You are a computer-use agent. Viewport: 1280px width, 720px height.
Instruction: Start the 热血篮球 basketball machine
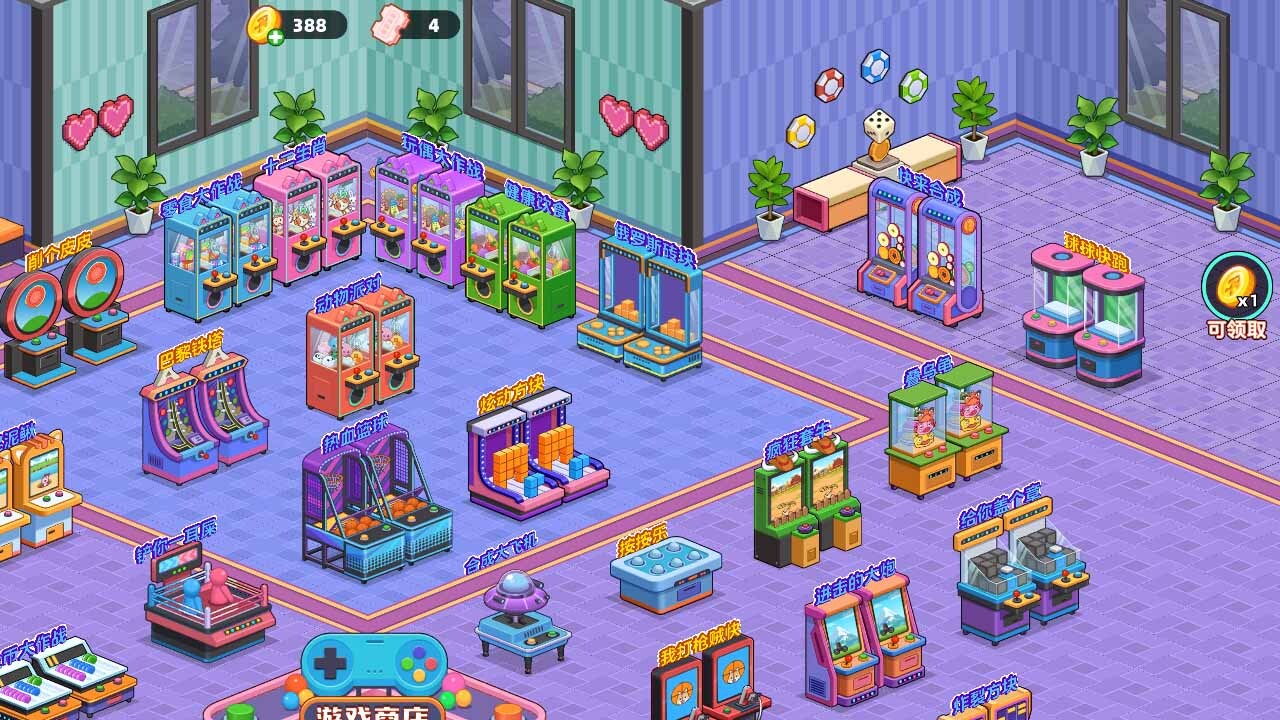pos(374,505)
